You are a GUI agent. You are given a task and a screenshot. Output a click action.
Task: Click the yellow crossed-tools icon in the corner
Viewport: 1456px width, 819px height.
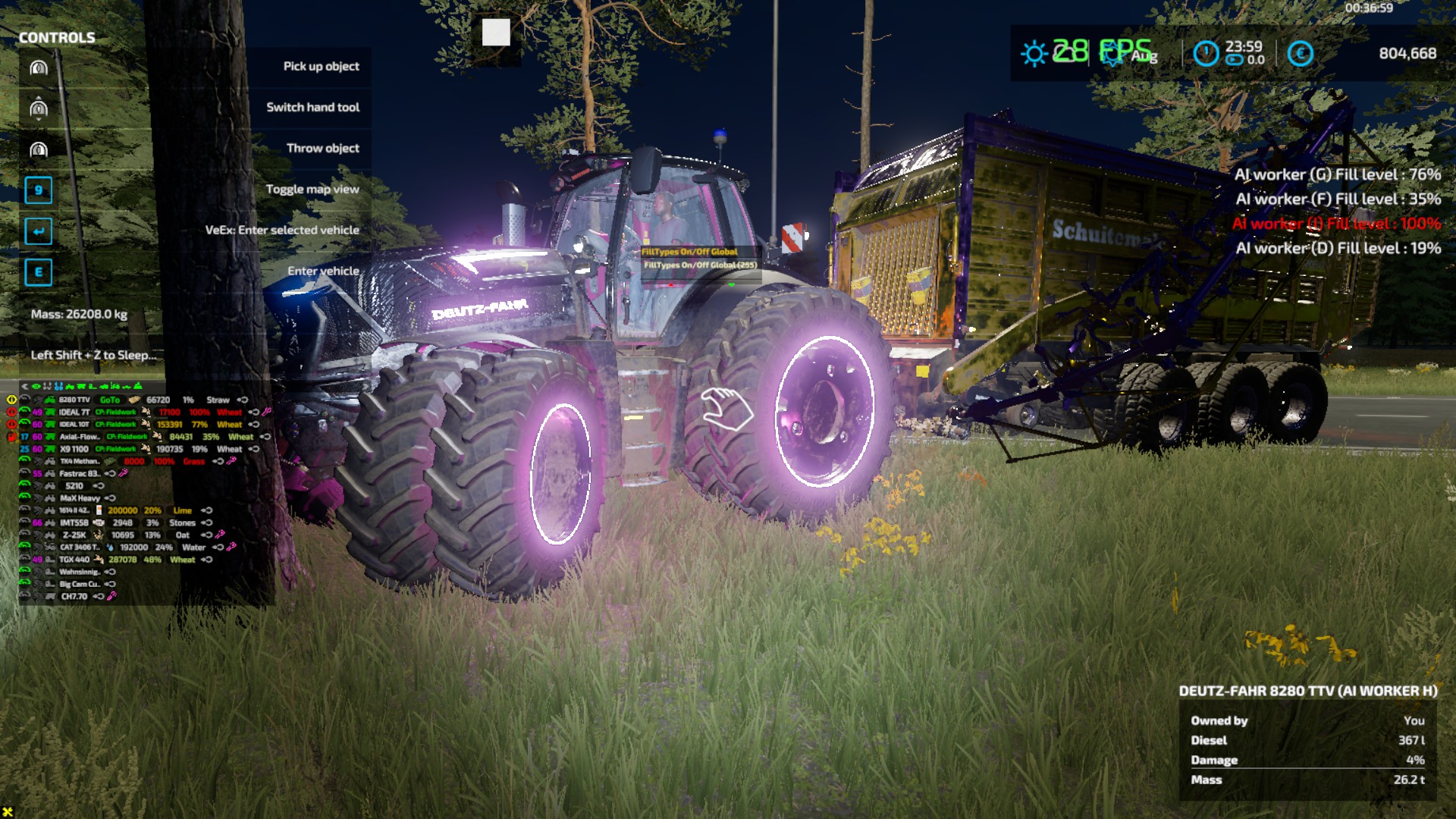(x=8, y=812)
